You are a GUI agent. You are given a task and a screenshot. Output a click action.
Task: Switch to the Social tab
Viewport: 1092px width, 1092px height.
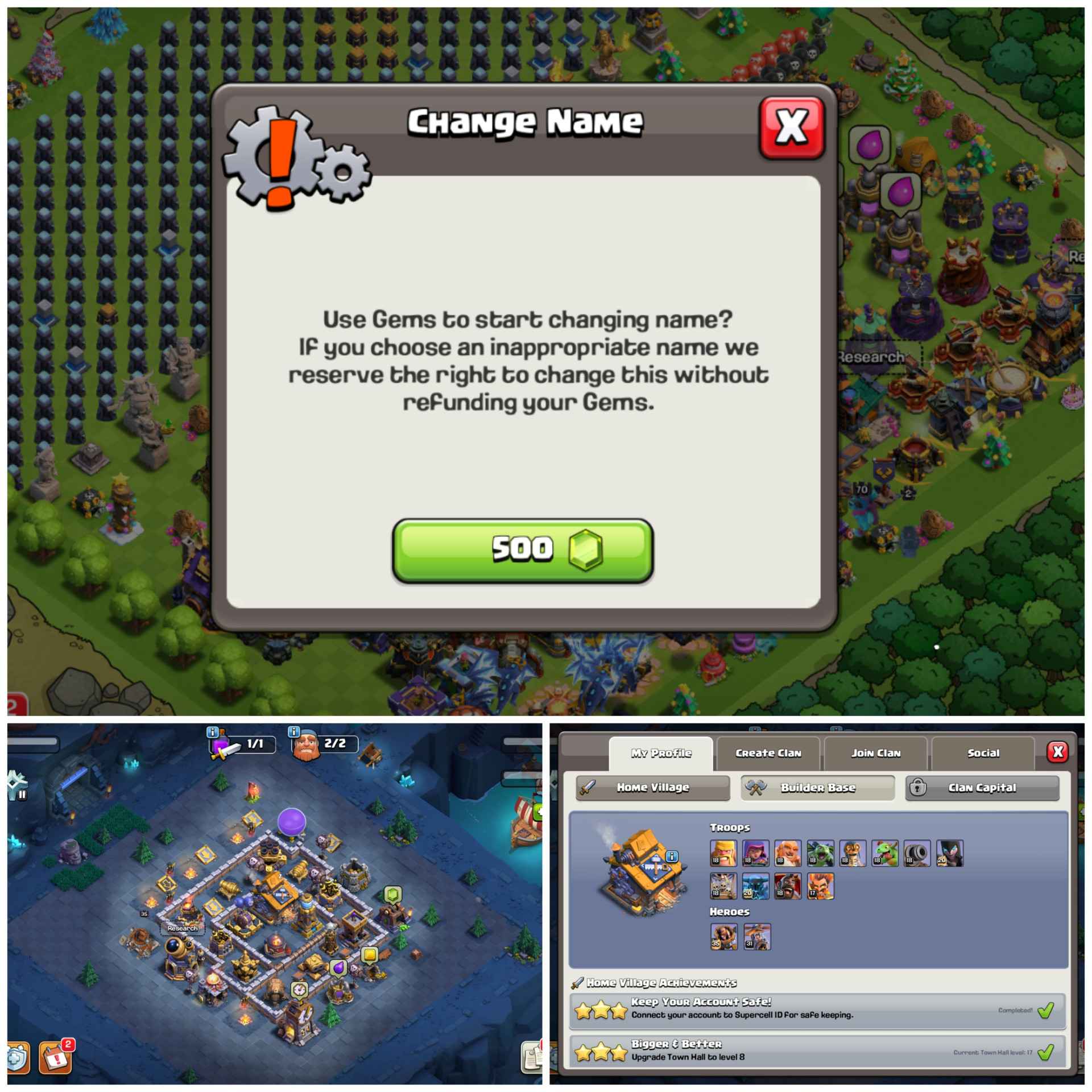[982, 752]
